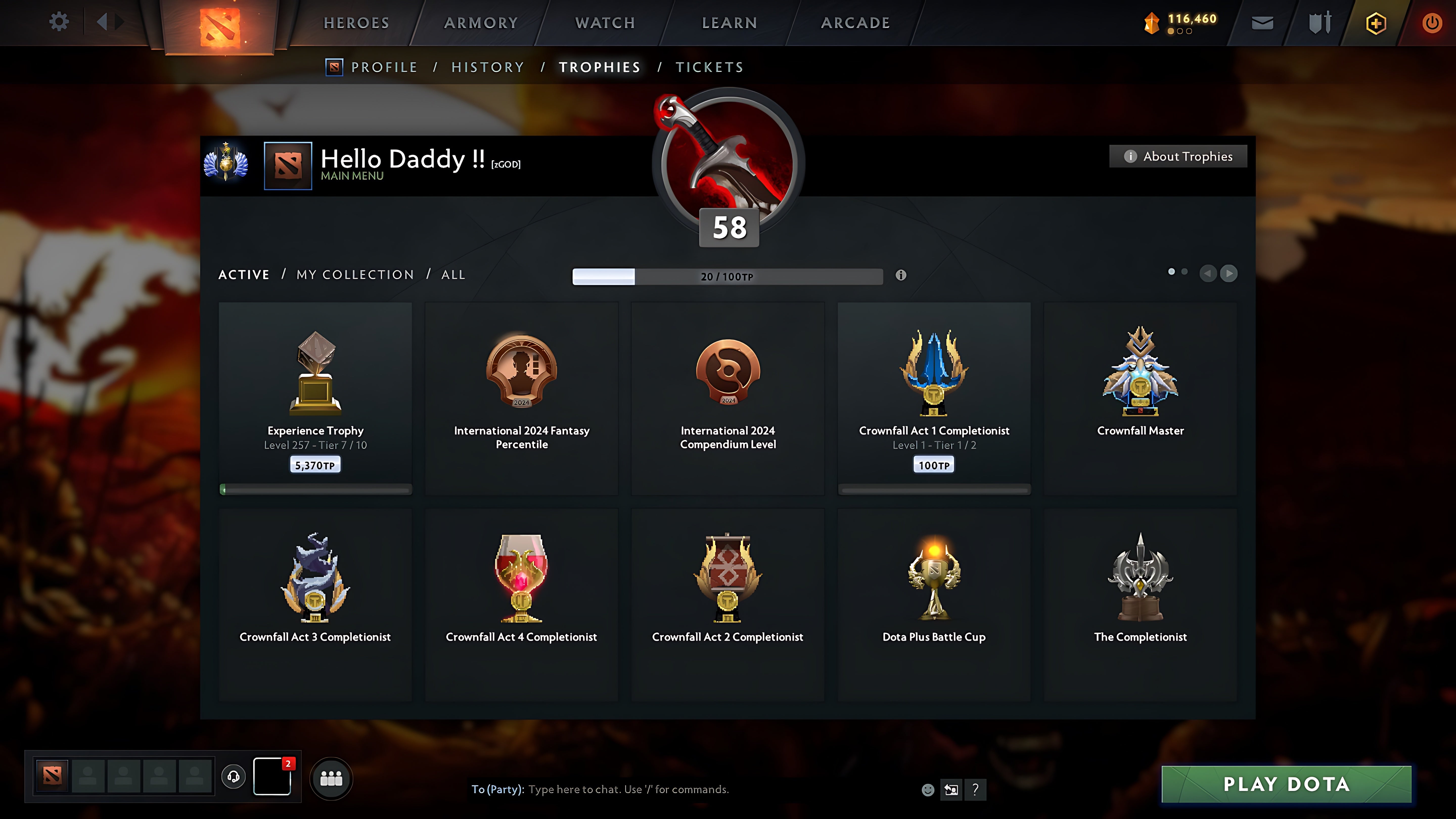Open the voice chat headset icon
The image size is (1456, 819).
[x=233, y=777]
